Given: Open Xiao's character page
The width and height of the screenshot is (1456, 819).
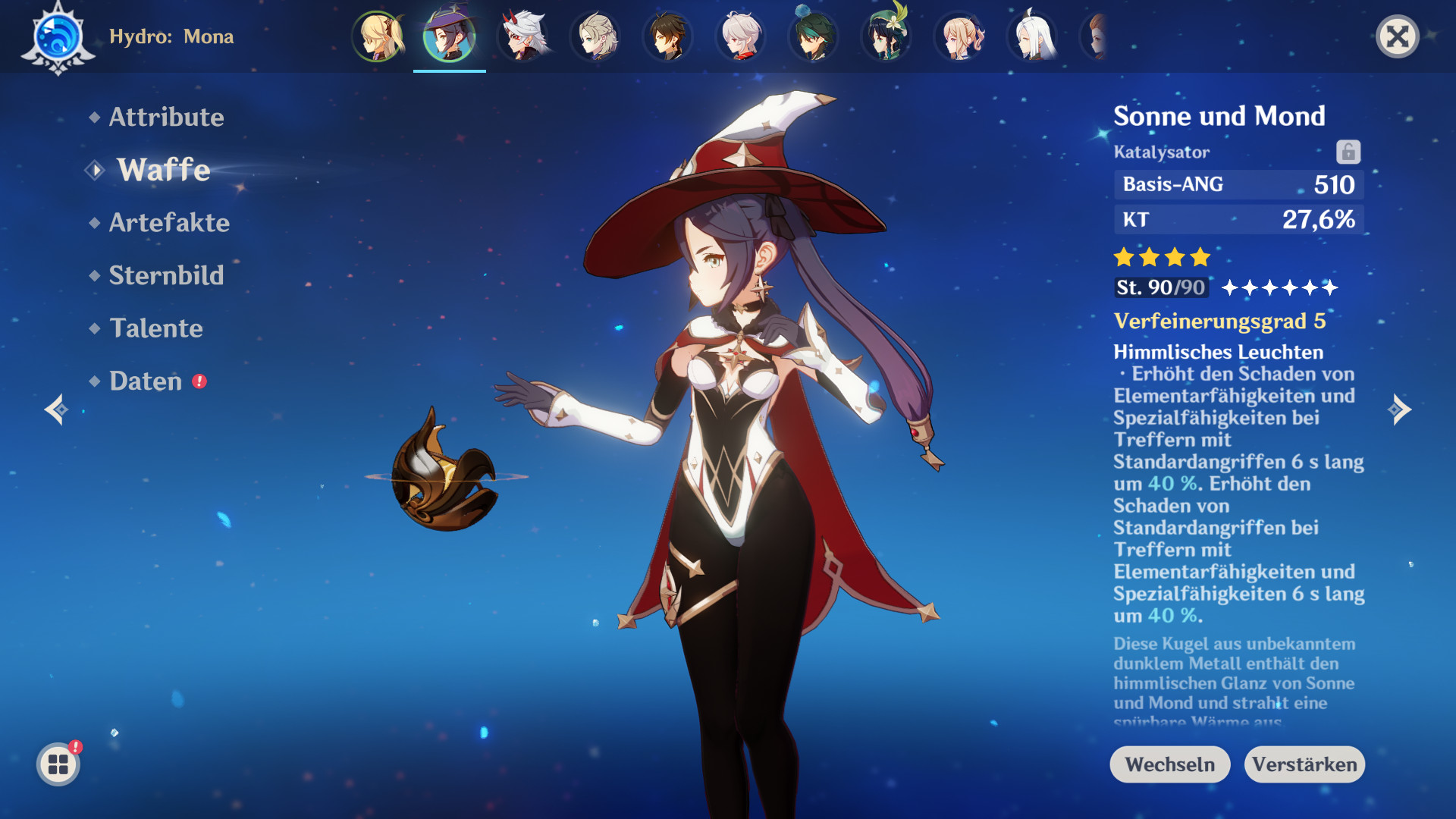Looking at the screenshot, I should point(813,36).
